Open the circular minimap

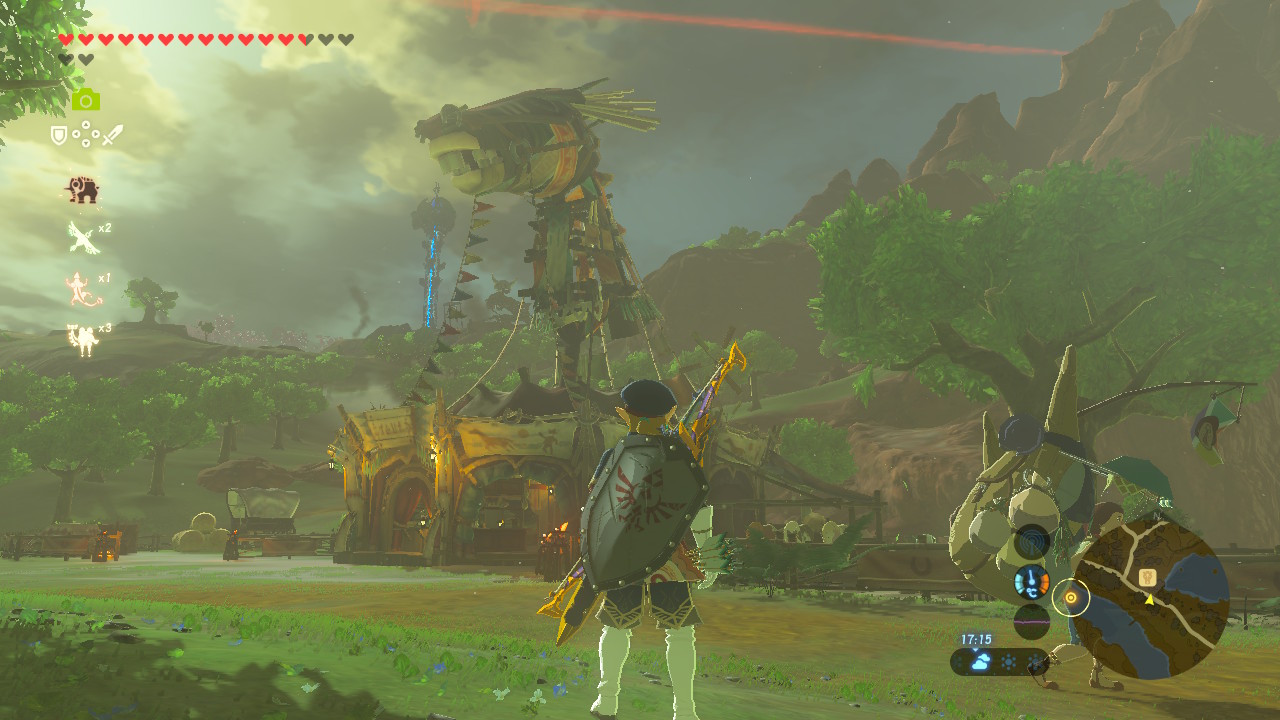click(x=1151, y=599)
